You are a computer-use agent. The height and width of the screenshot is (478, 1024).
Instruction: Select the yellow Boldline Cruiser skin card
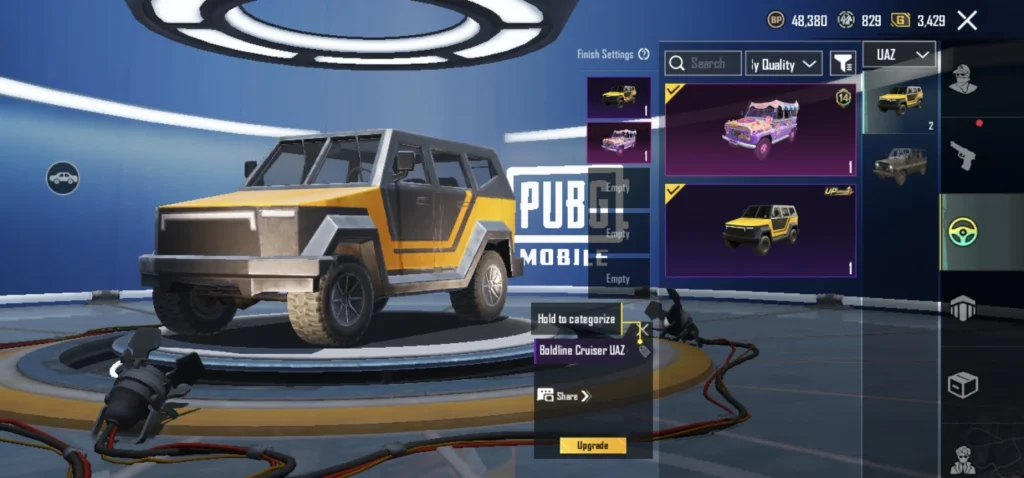point(760,230)
